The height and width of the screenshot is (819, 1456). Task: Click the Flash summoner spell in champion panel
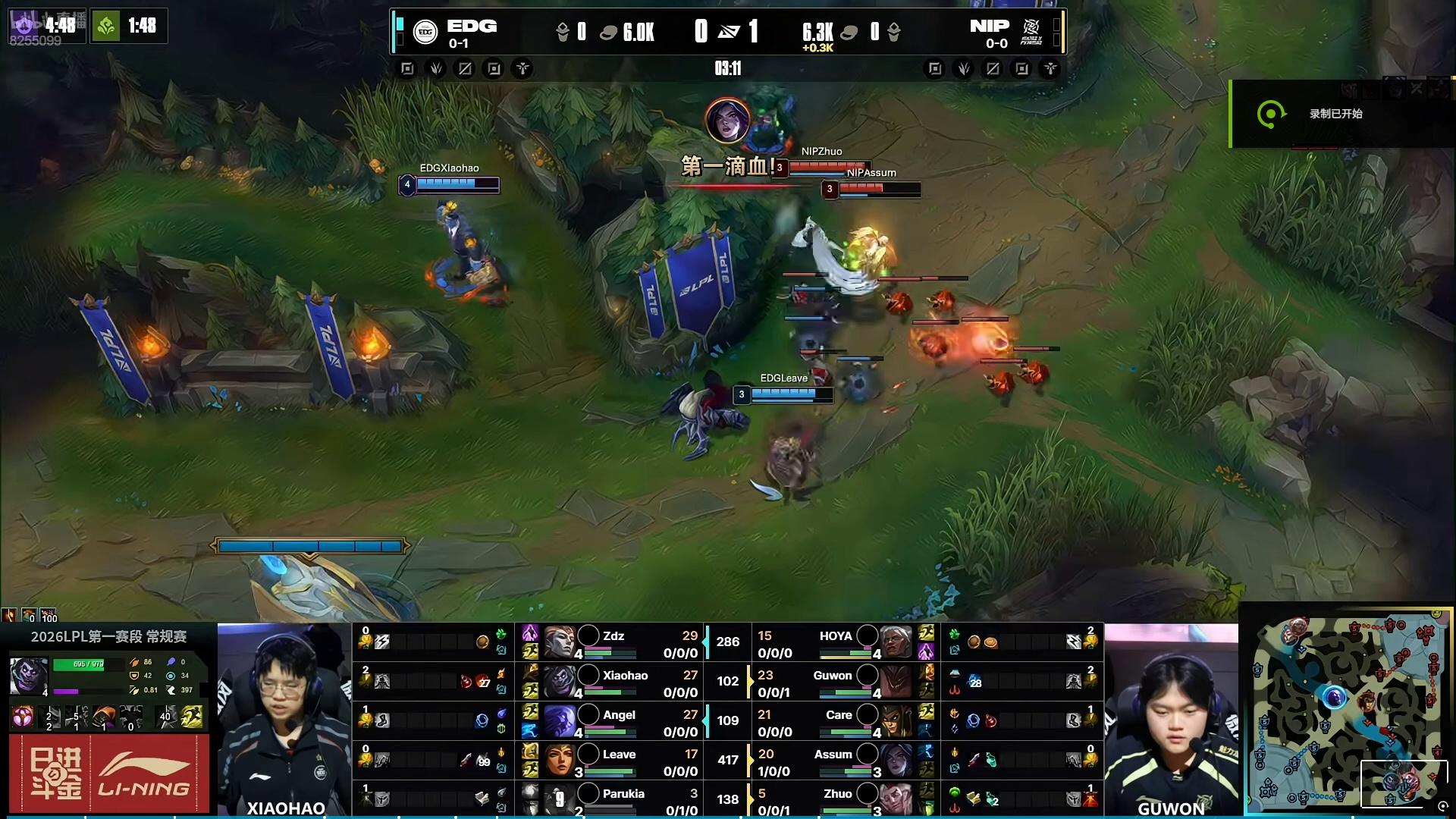point(193,717)
